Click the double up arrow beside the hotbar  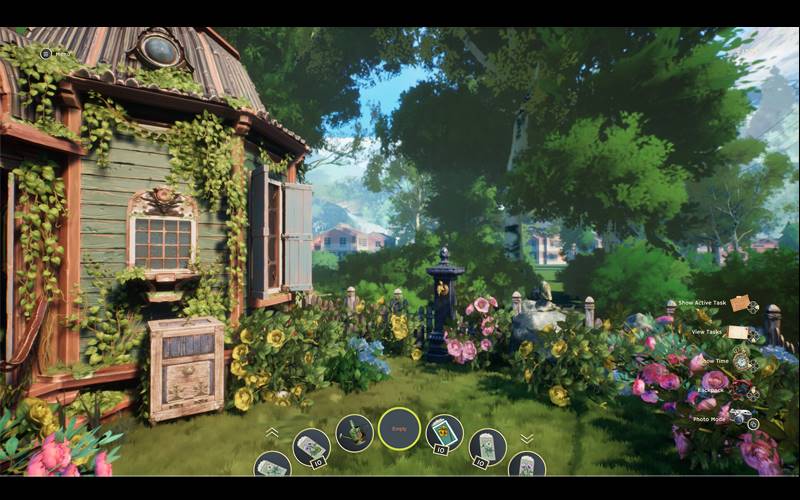point(272,433)
